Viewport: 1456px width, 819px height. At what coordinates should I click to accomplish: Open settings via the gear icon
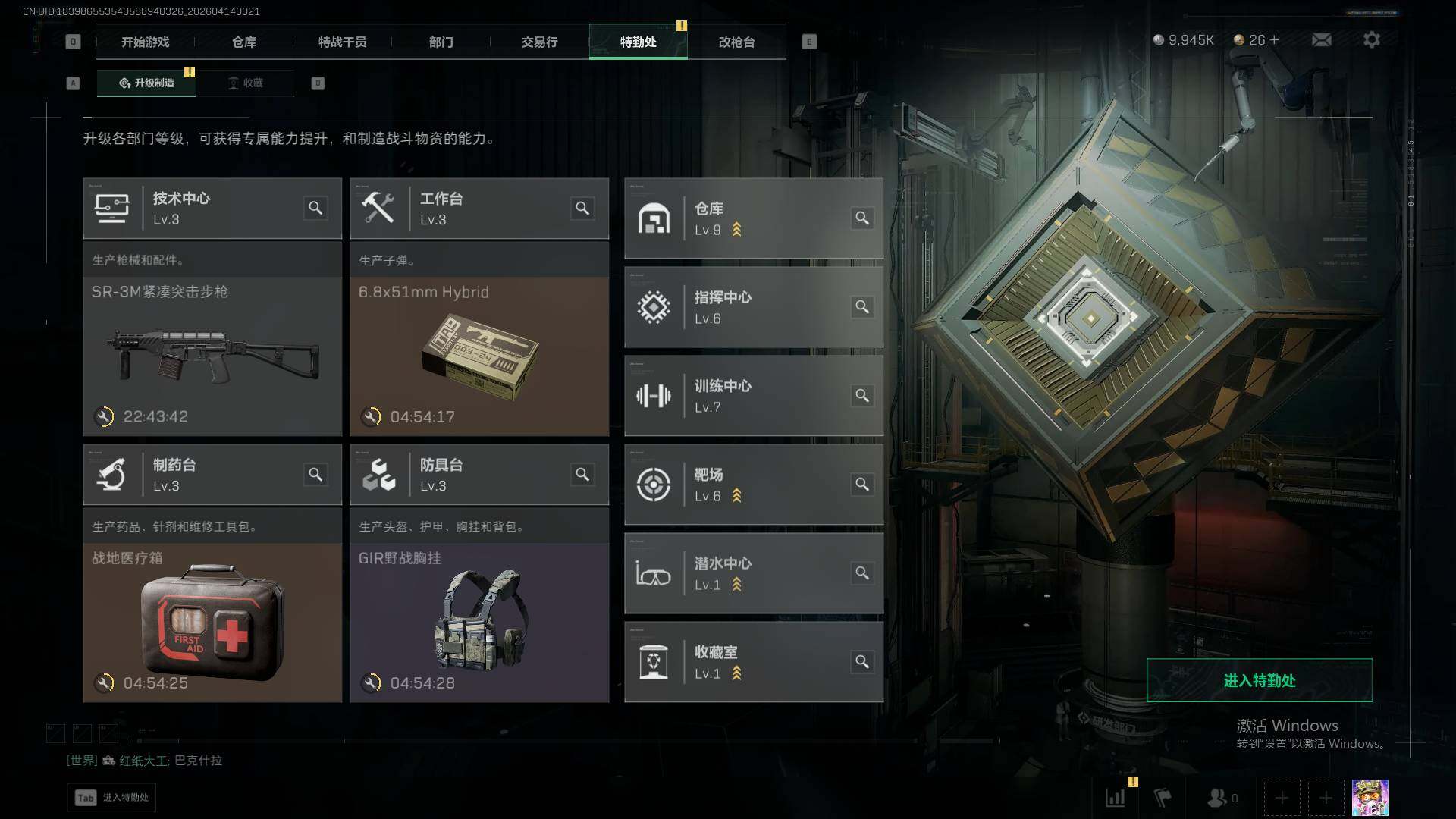point(1371,39)
